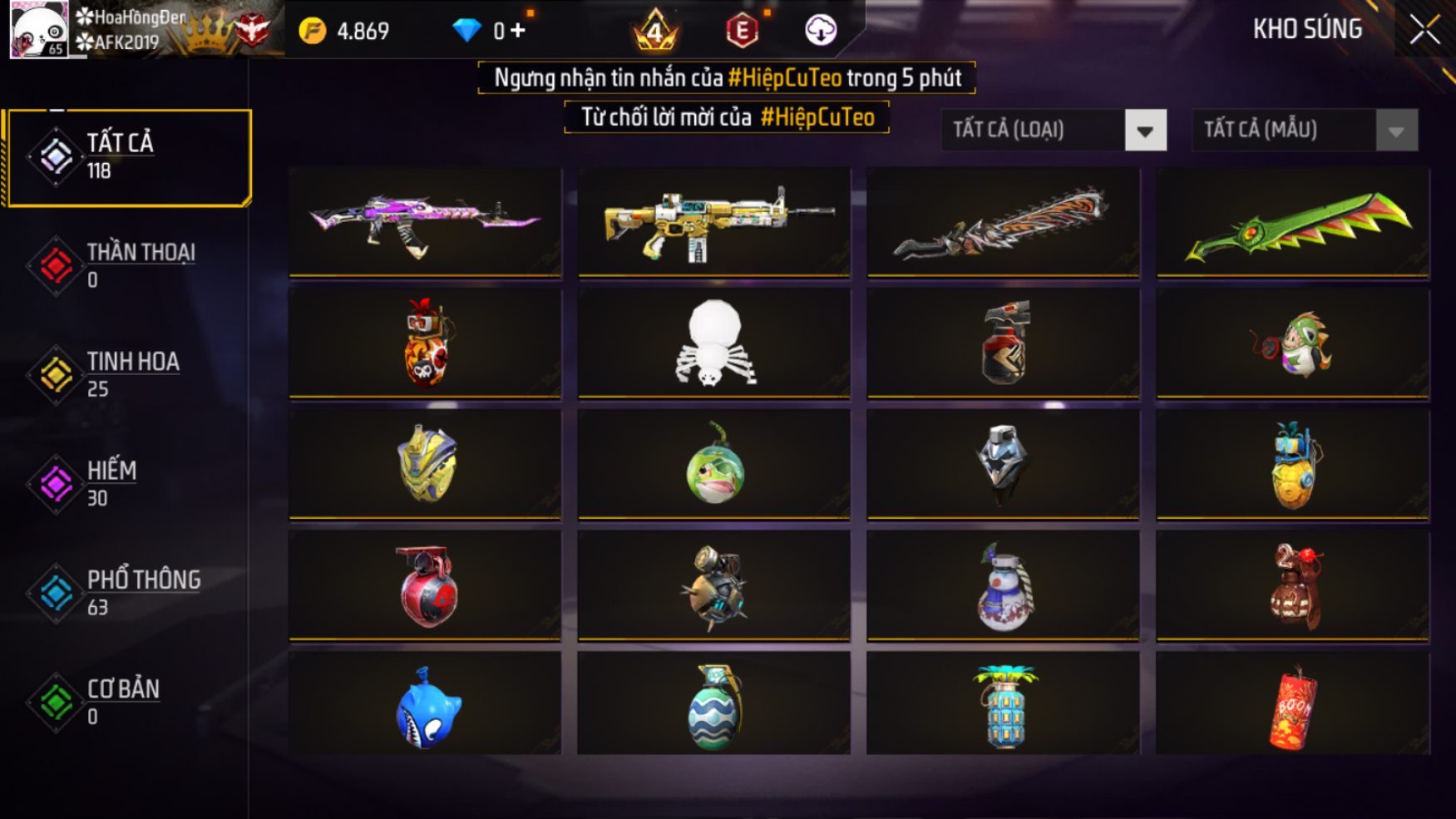Choose the green serrated blade skin
The width and height of the screenshot is (1456, 819).
pos(1293,222)
